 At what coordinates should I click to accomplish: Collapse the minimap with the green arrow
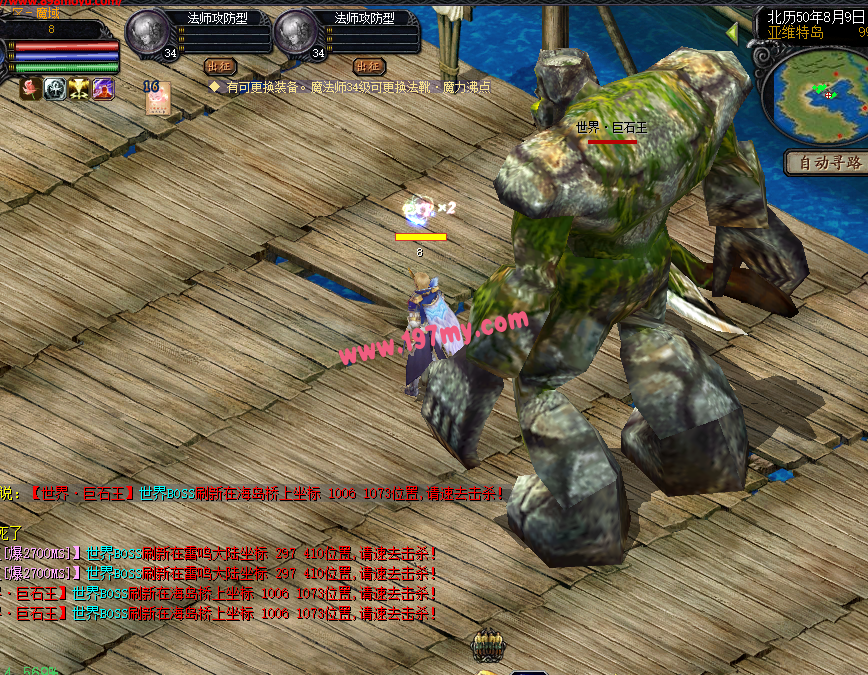(733, 34)
